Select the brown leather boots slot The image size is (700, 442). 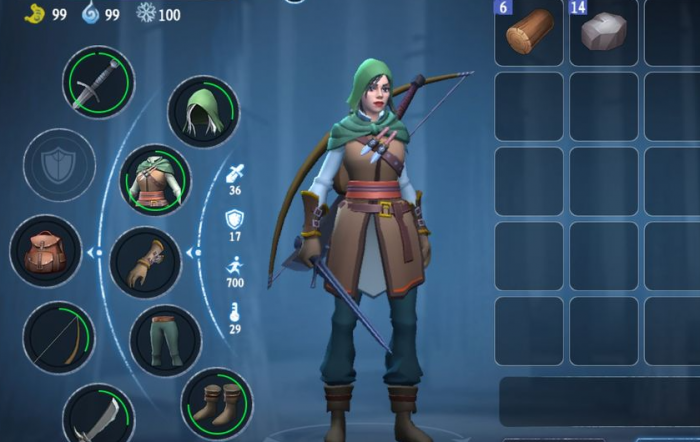(216, 403)
